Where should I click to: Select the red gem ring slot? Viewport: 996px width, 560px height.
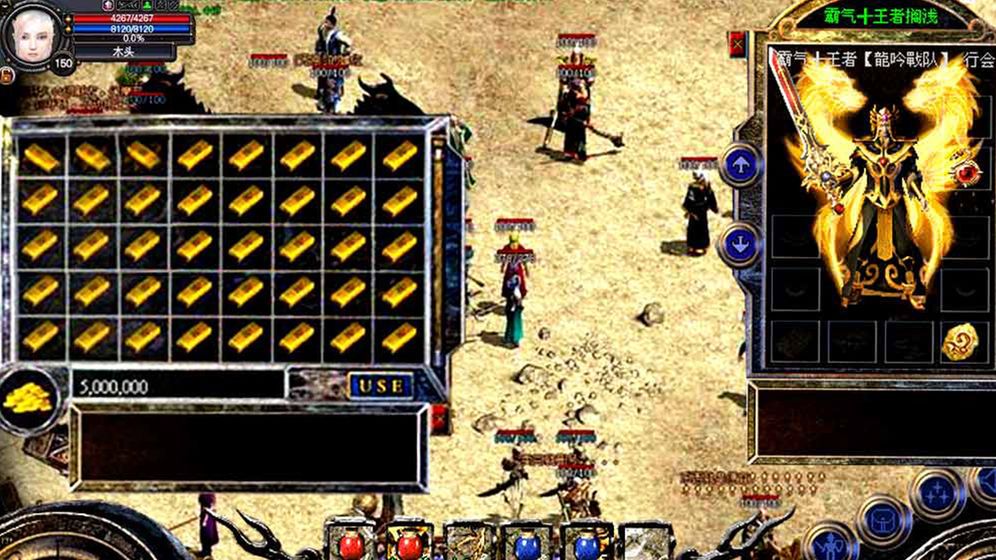point(967,173)
